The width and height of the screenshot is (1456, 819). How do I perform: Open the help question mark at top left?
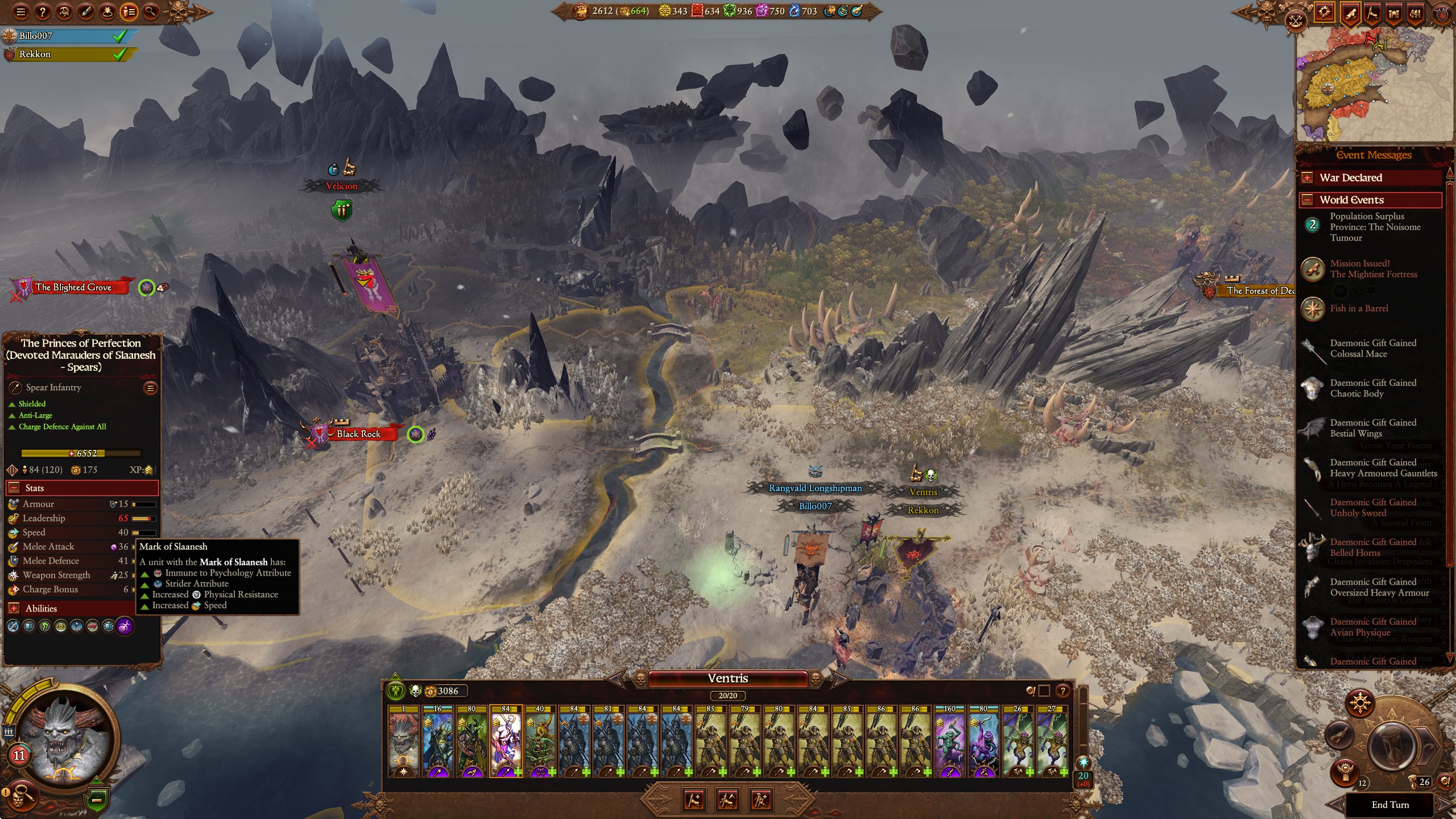43,11
